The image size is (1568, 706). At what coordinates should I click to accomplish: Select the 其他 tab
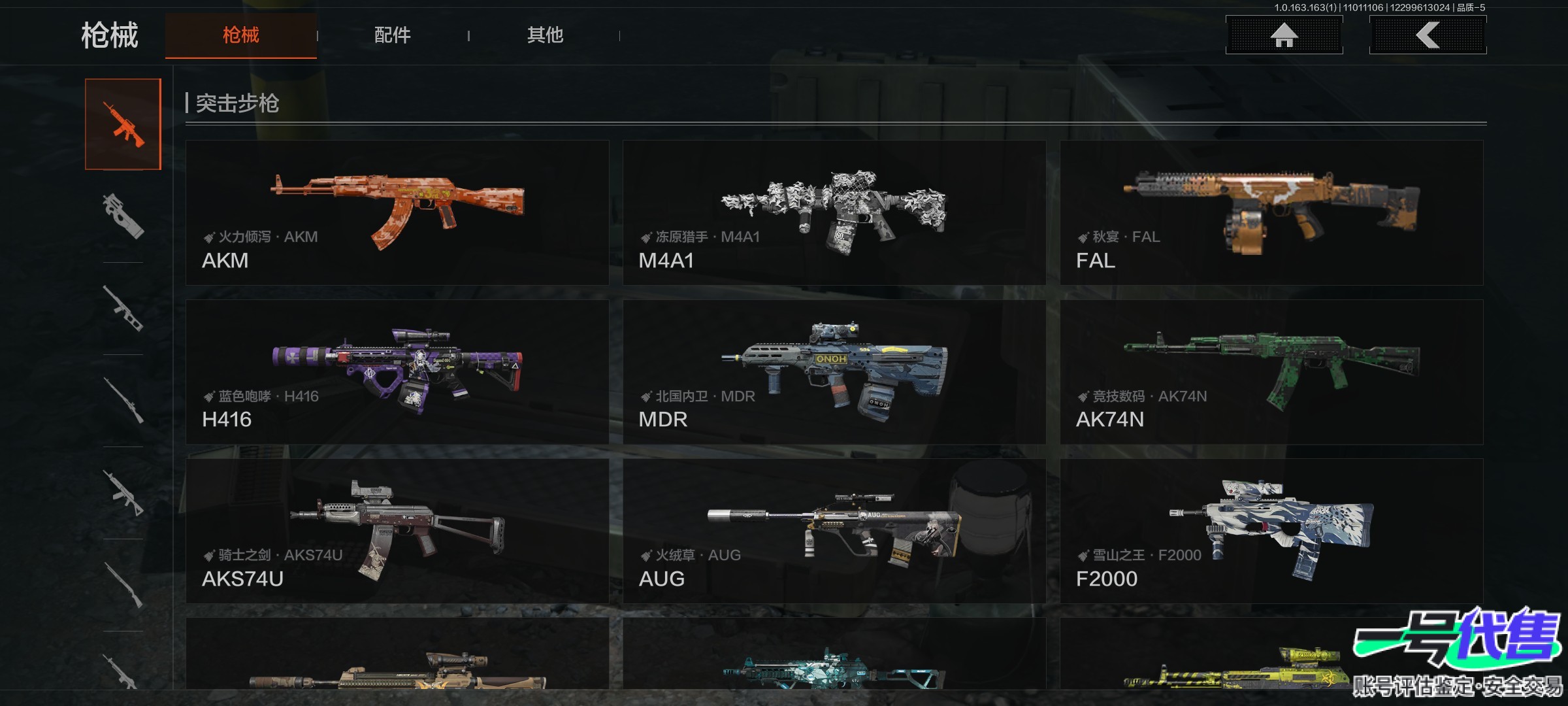pos(545,35)
